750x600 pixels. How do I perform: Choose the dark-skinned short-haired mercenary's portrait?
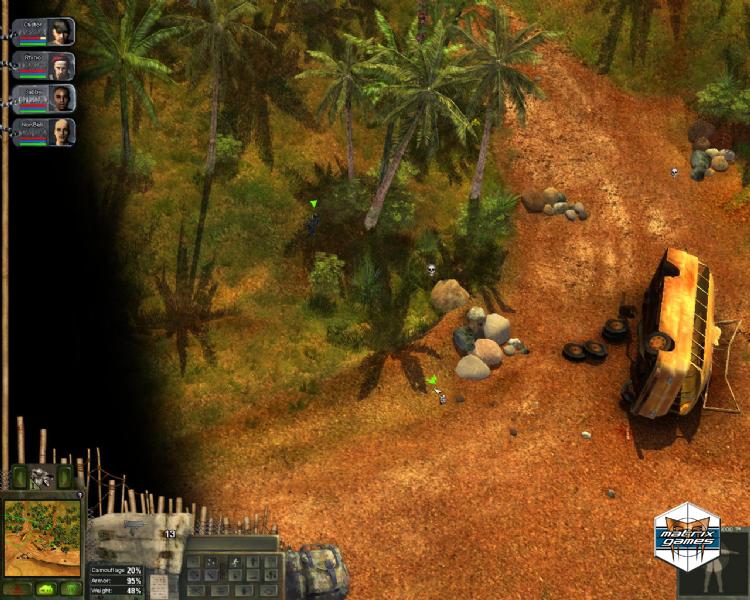[62, 98]
